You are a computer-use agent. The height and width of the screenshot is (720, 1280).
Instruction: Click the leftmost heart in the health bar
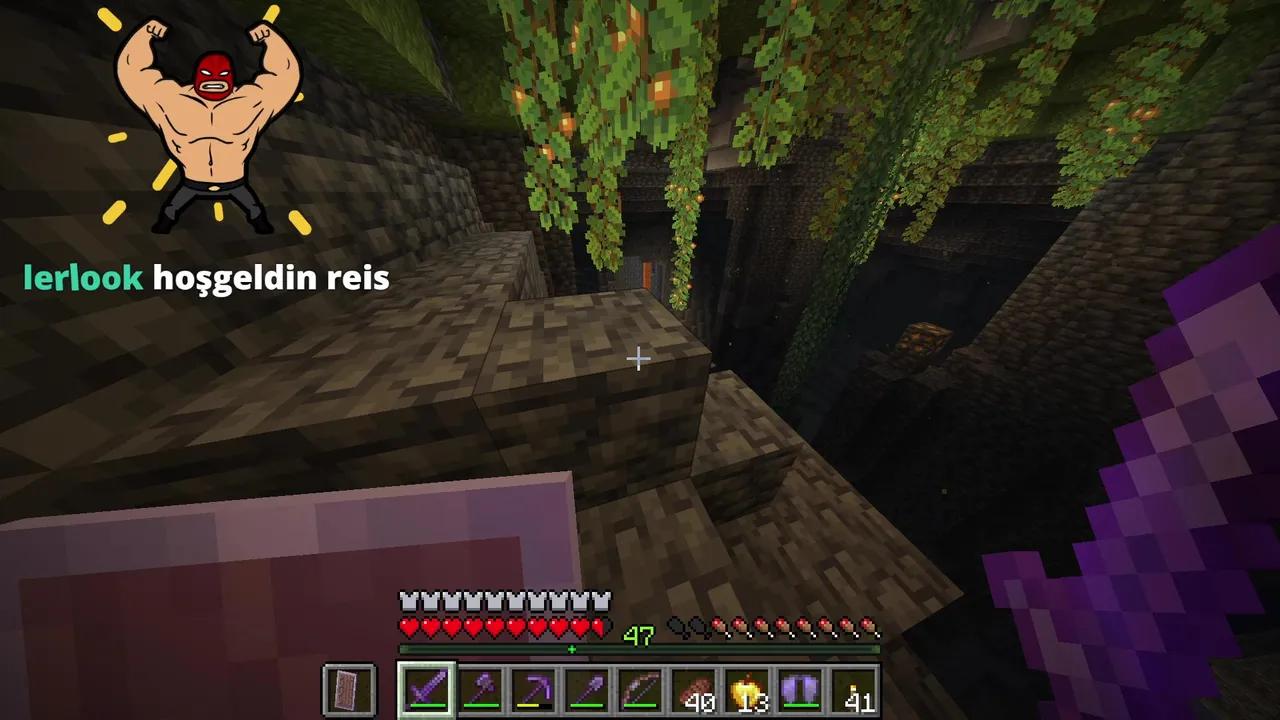pyautogui.click(x=407, y=628)
